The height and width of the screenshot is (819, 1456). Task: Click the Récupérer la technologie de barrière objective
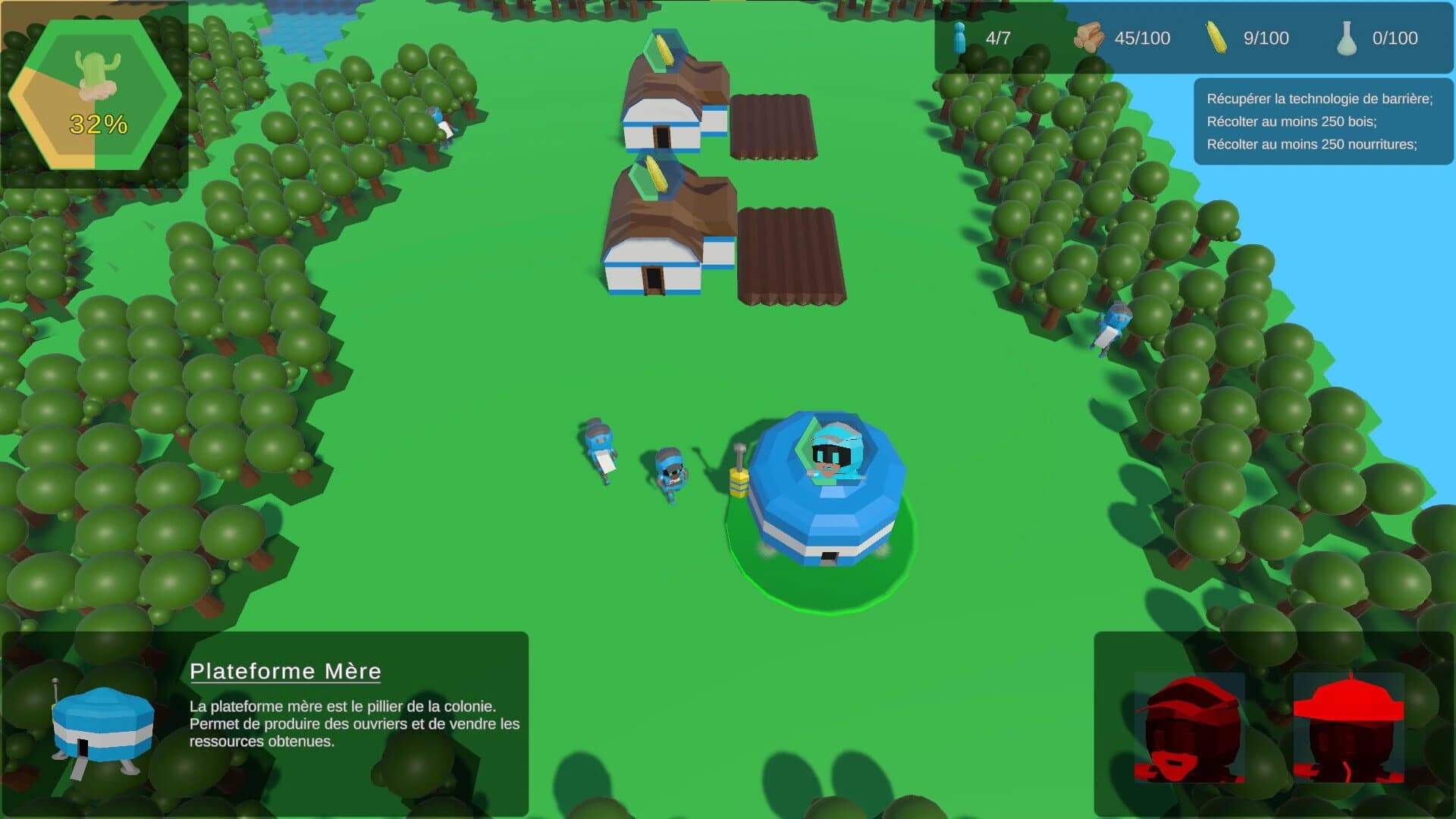pyautogui.click(x=1321, y=99)
